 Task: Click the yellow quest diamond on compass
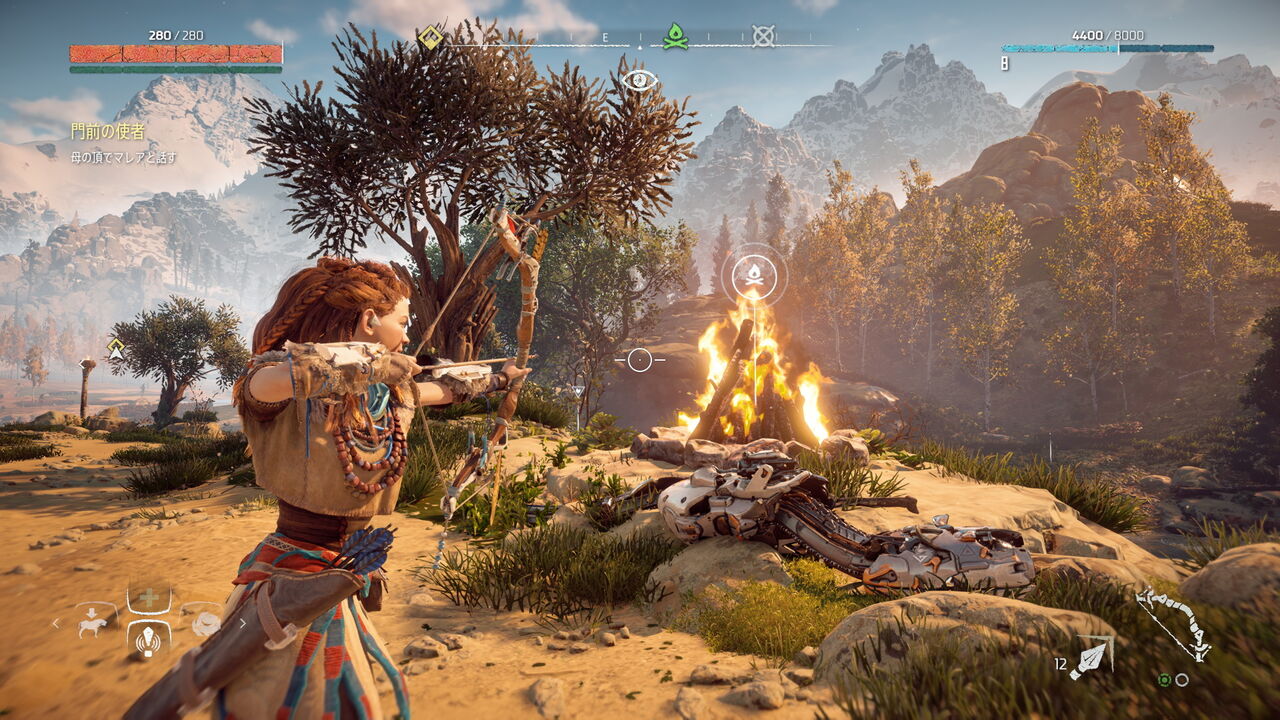click(430, 38)
